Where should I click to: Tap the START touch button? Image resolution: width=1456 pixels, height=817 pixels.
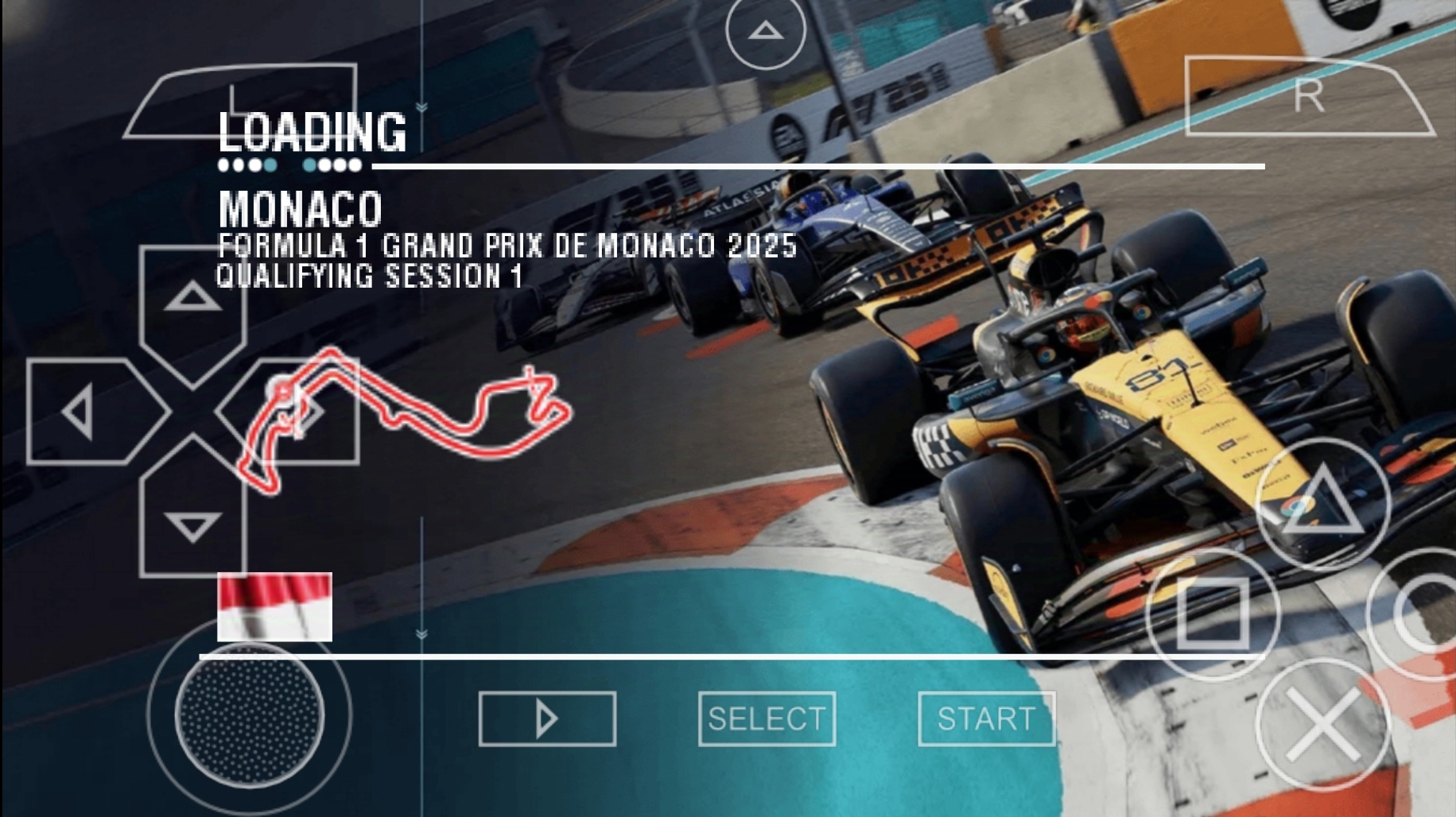[986, 719]
